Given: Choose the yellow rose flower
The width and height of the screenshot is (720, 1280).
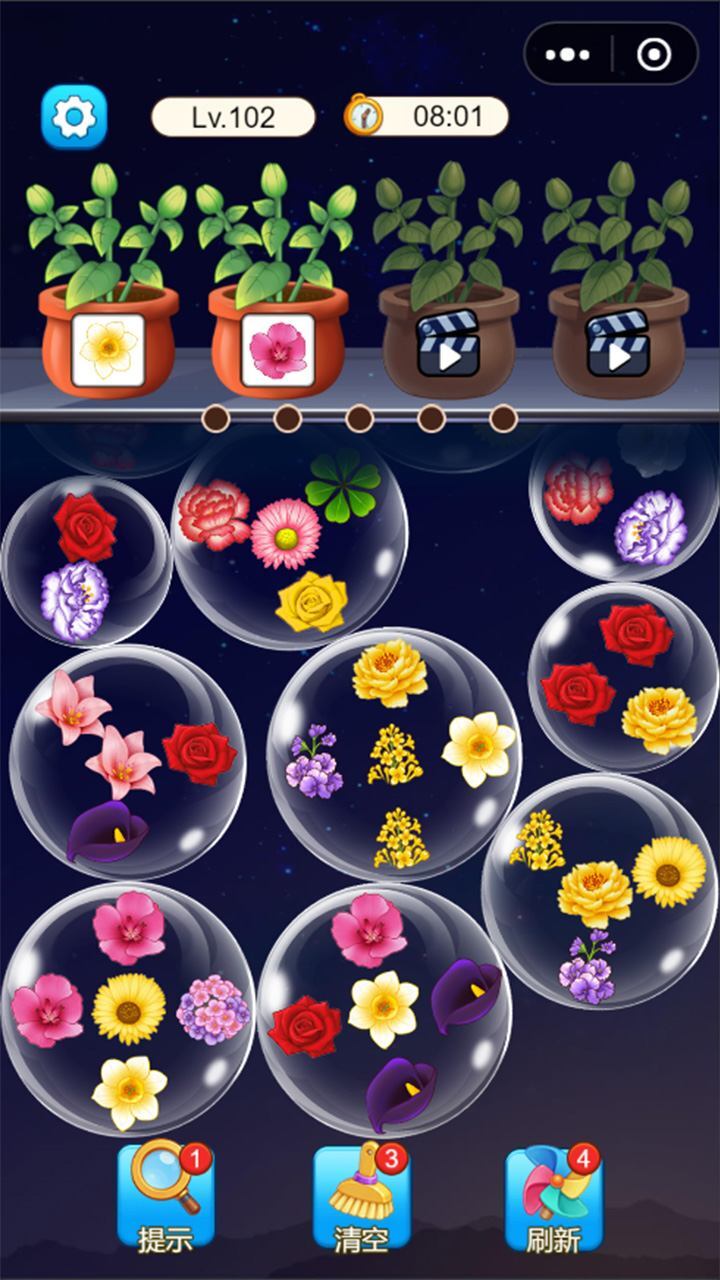Looking at the screenshot, I should point(312,602).
